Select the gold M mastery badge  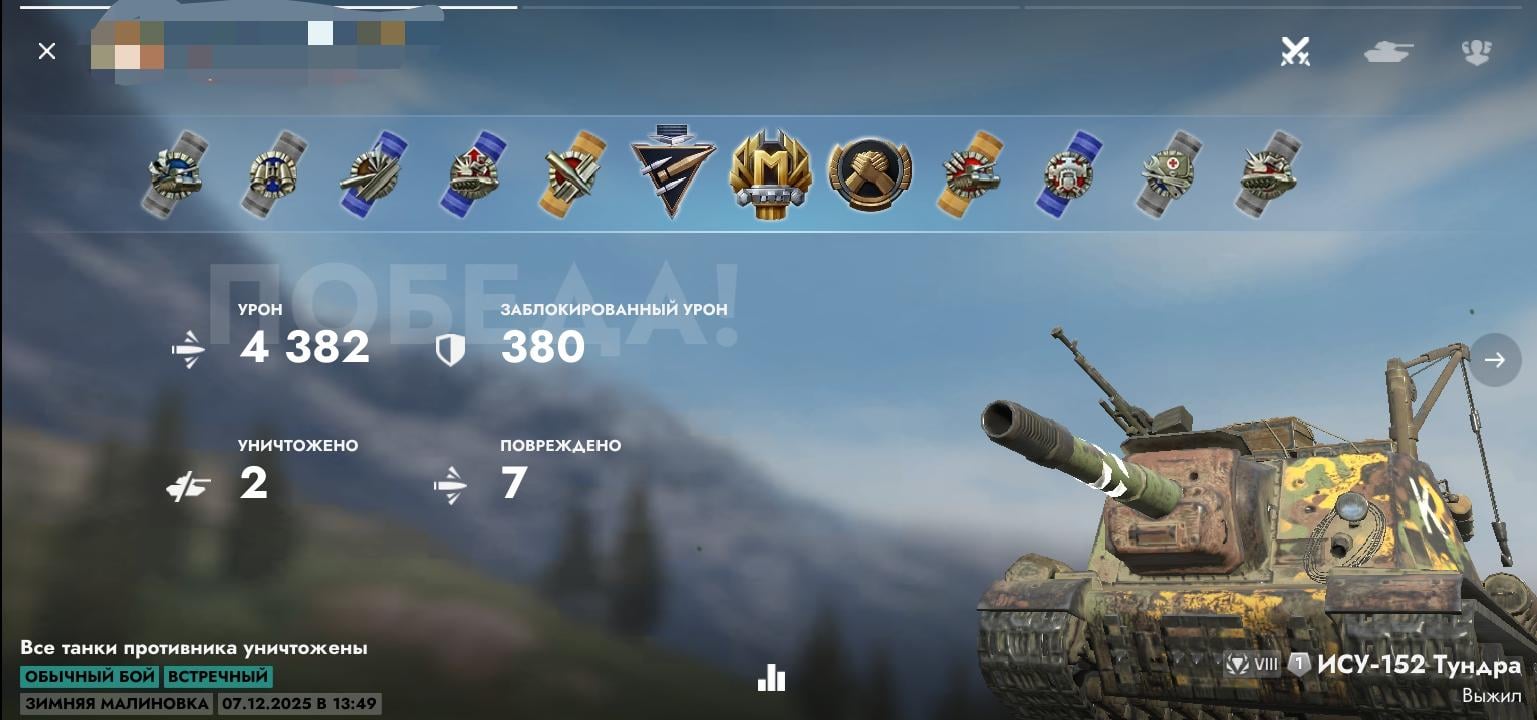click(x=770, y=173)
